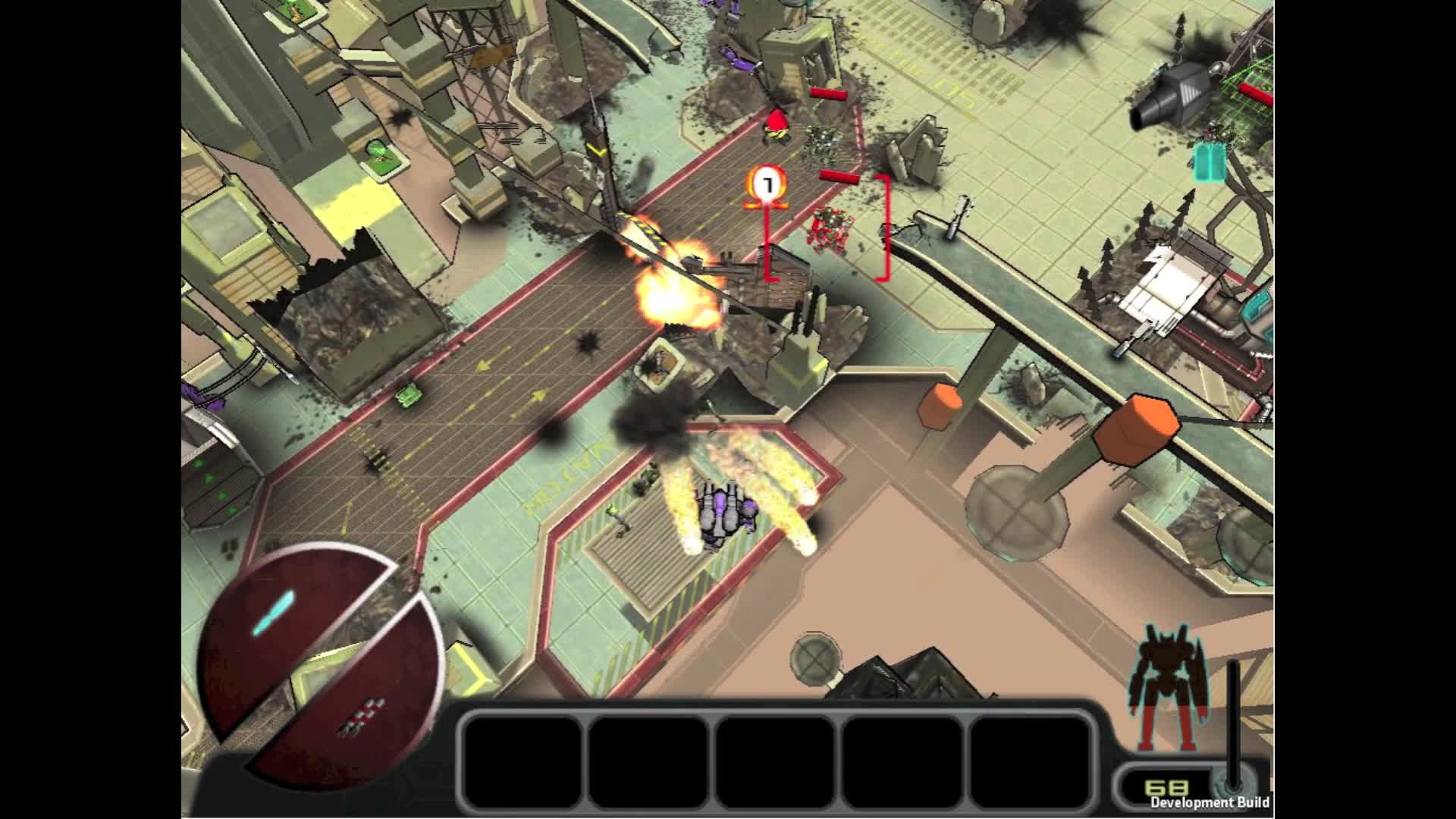Select the soldier unit near the barricade
Image resolution: width=1456 pixels, height=819 pixels.
[x=777, y=123]
